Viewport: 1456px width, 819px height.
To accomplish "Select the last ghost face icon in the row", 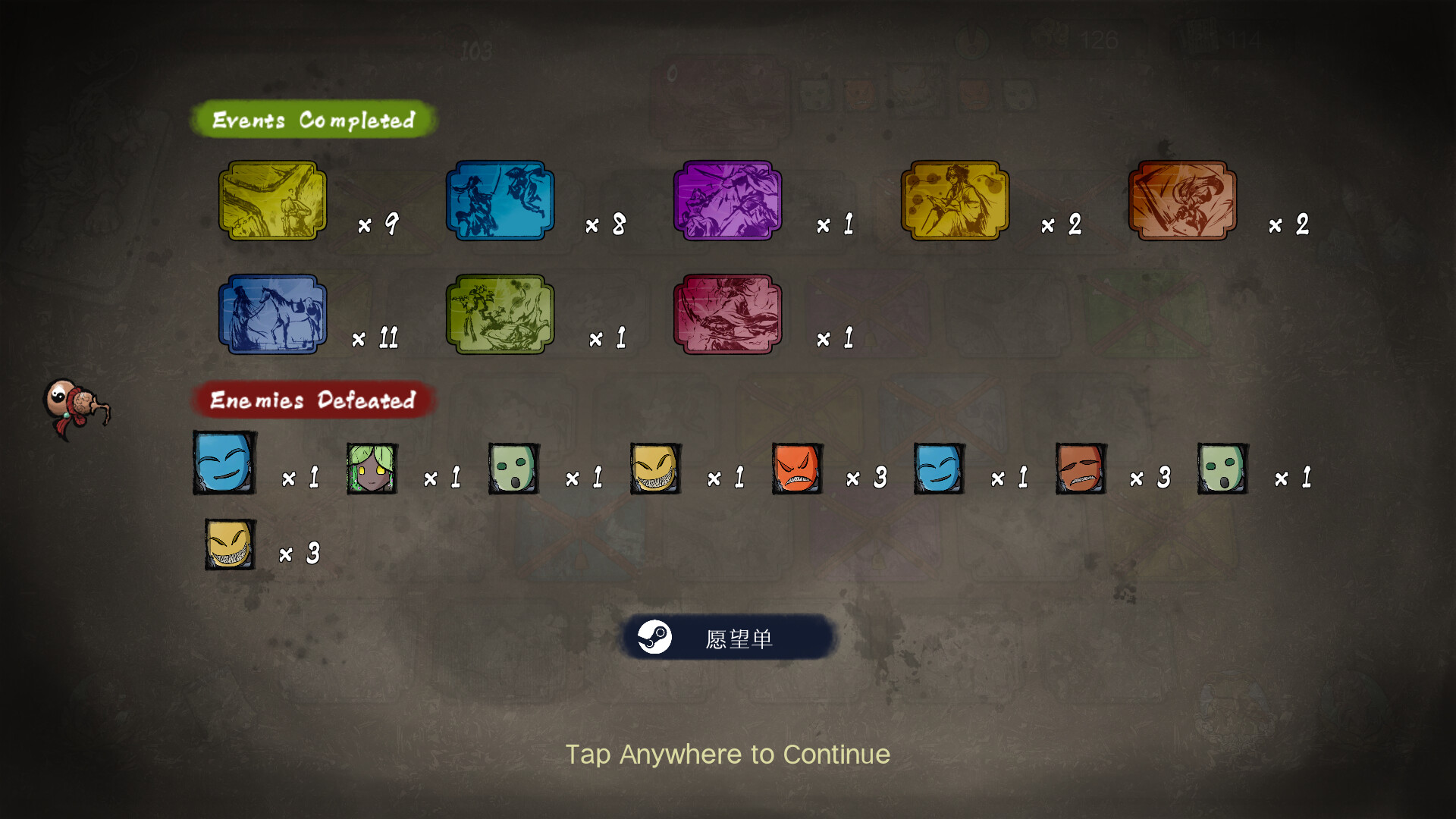I will (1222, 468).
